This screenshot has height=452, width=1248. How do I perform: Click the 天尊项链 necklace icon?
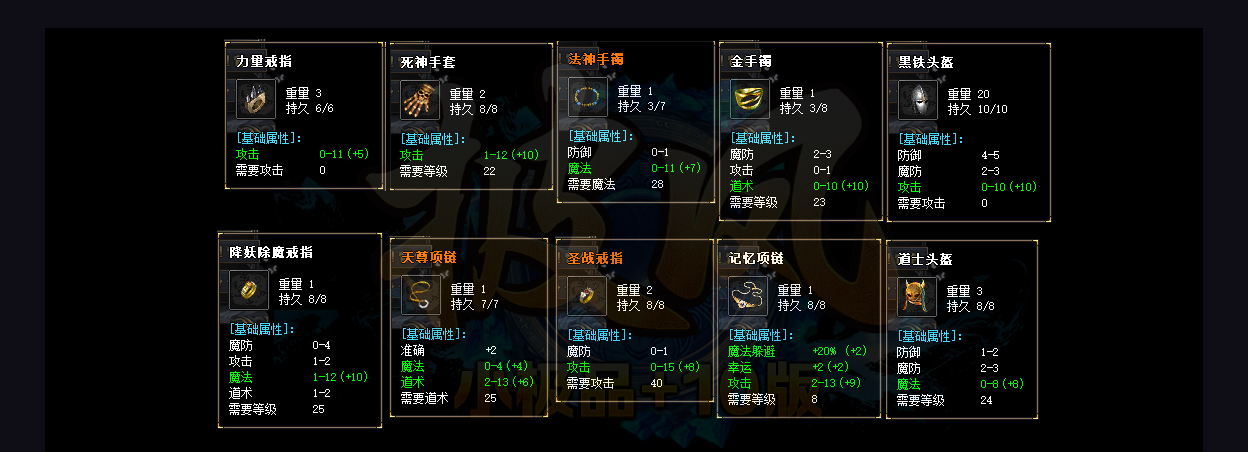[x=421, y=296]
